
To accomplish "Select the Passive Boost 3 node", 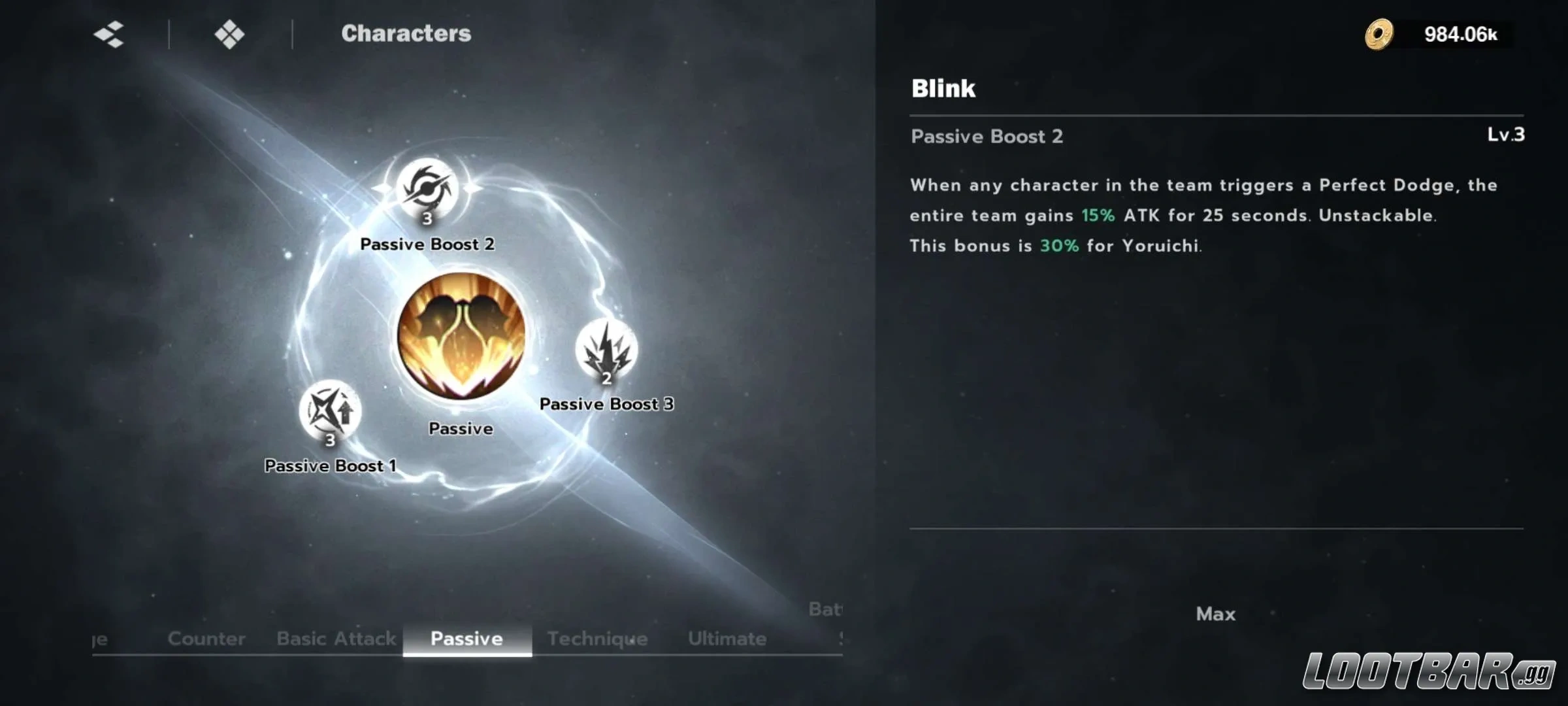I will click(x=606, y=351).
